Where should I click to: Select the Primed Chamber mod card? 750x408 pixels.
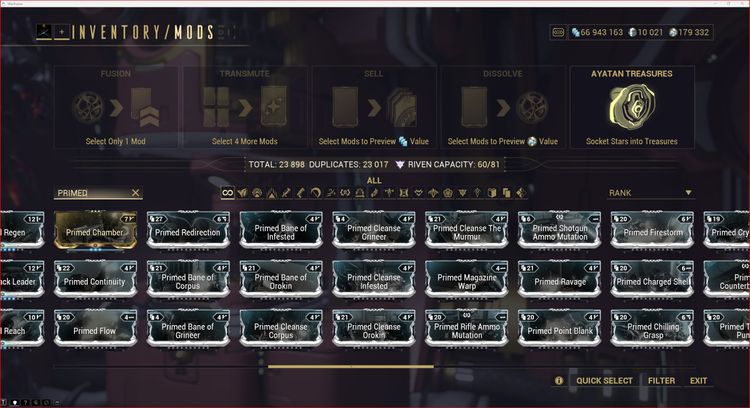point(93,231)
